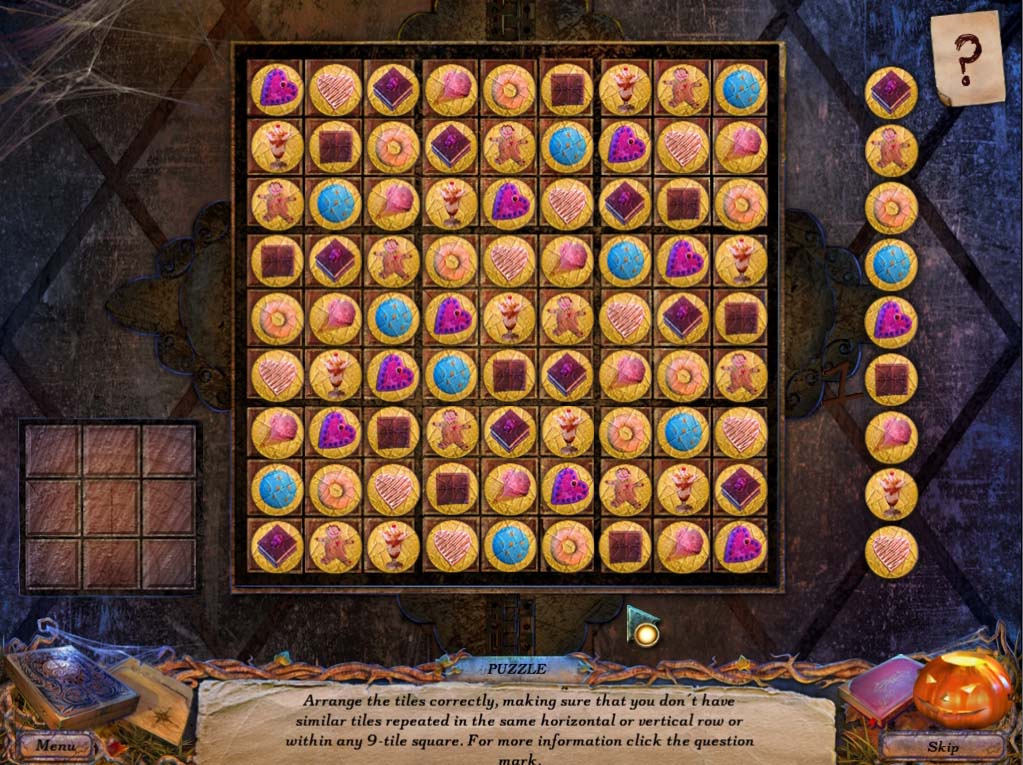Choose the pink cotton candy tile in the side column

pos(891,437)
